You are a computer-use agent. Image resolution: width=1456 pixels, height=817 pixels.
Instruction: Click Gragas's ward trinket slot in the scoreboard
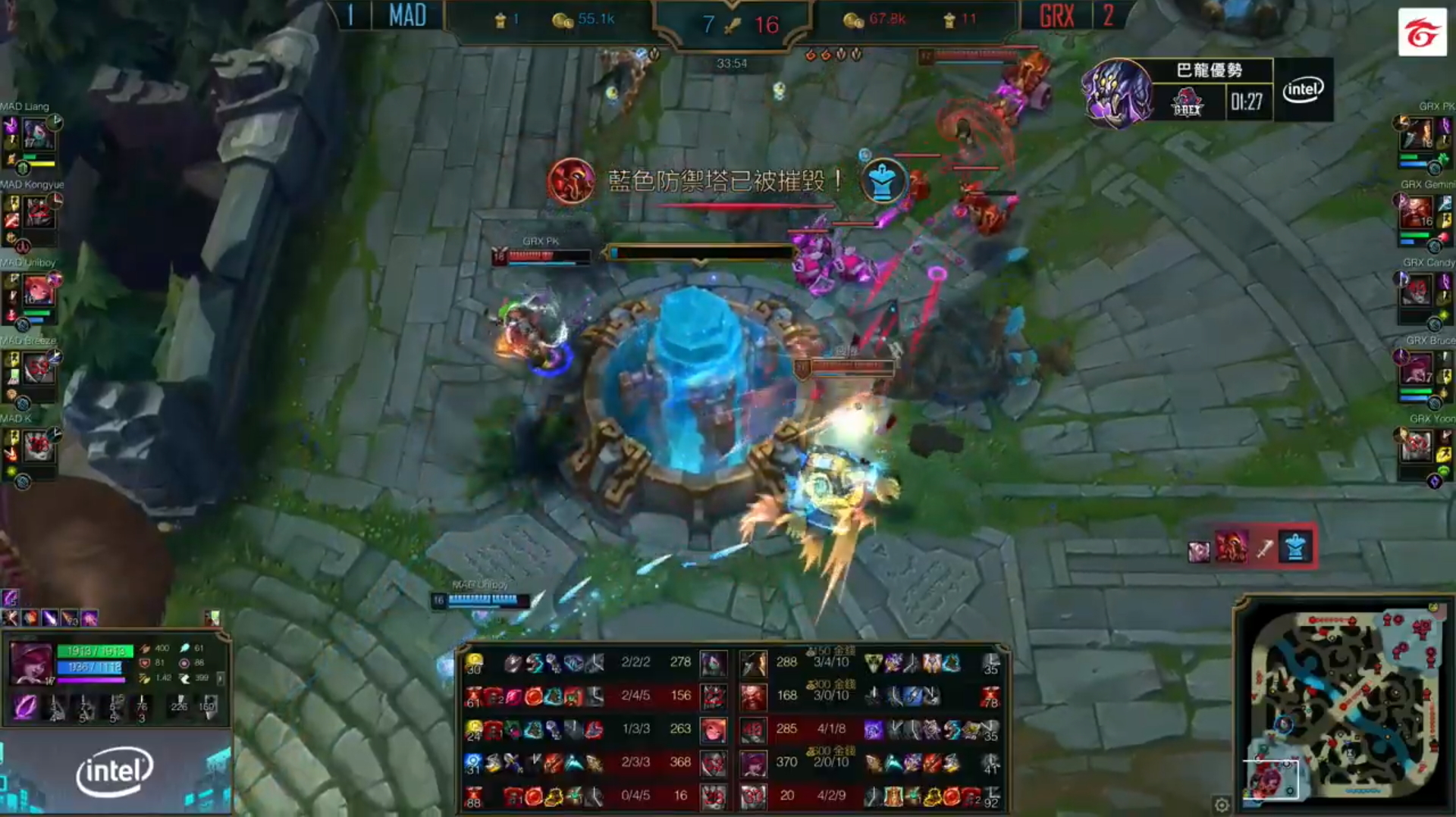click(987, 697)
